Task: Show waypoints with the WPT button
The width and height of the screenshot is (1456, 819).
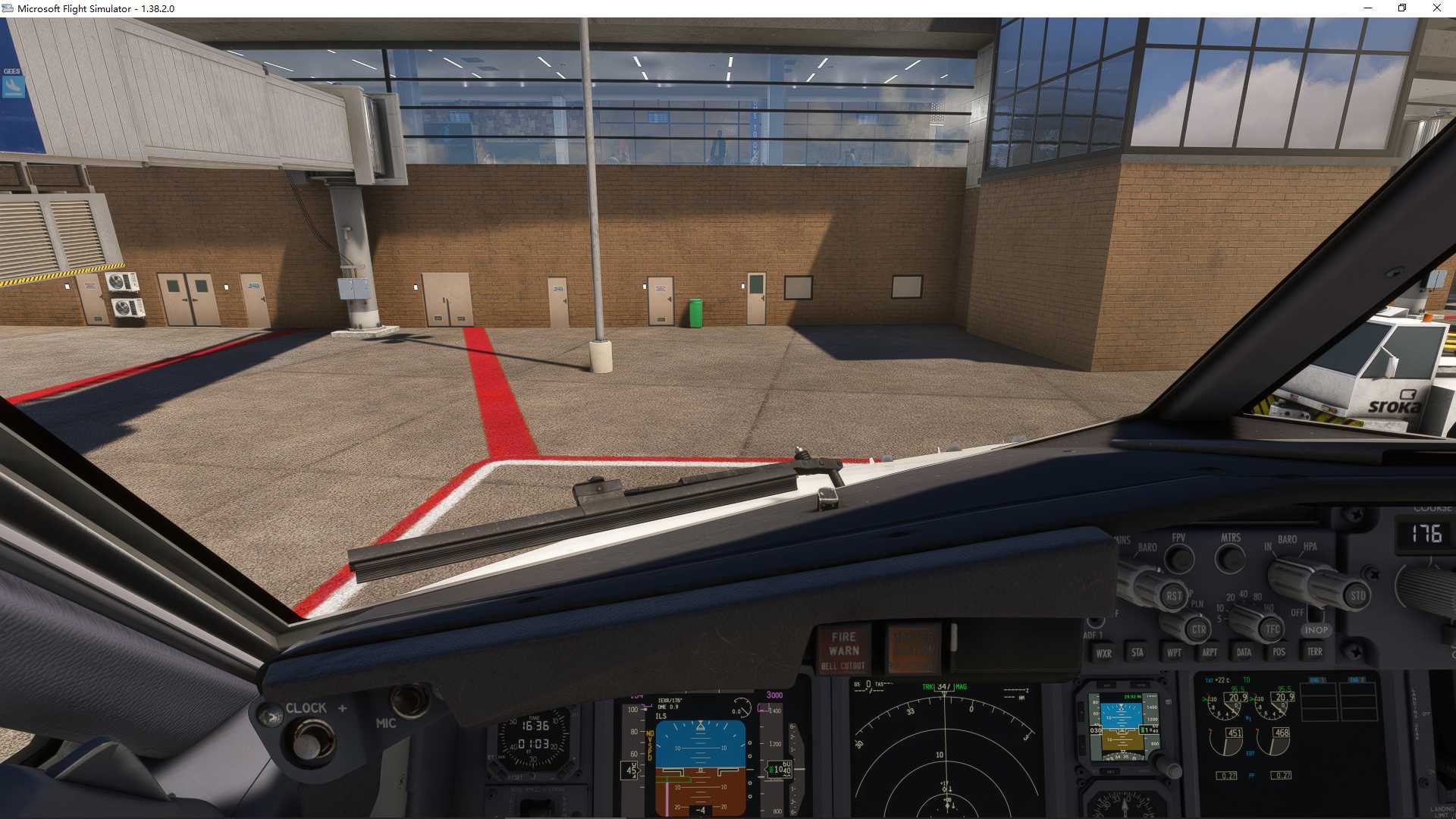Action: [x=1175, y=652]
